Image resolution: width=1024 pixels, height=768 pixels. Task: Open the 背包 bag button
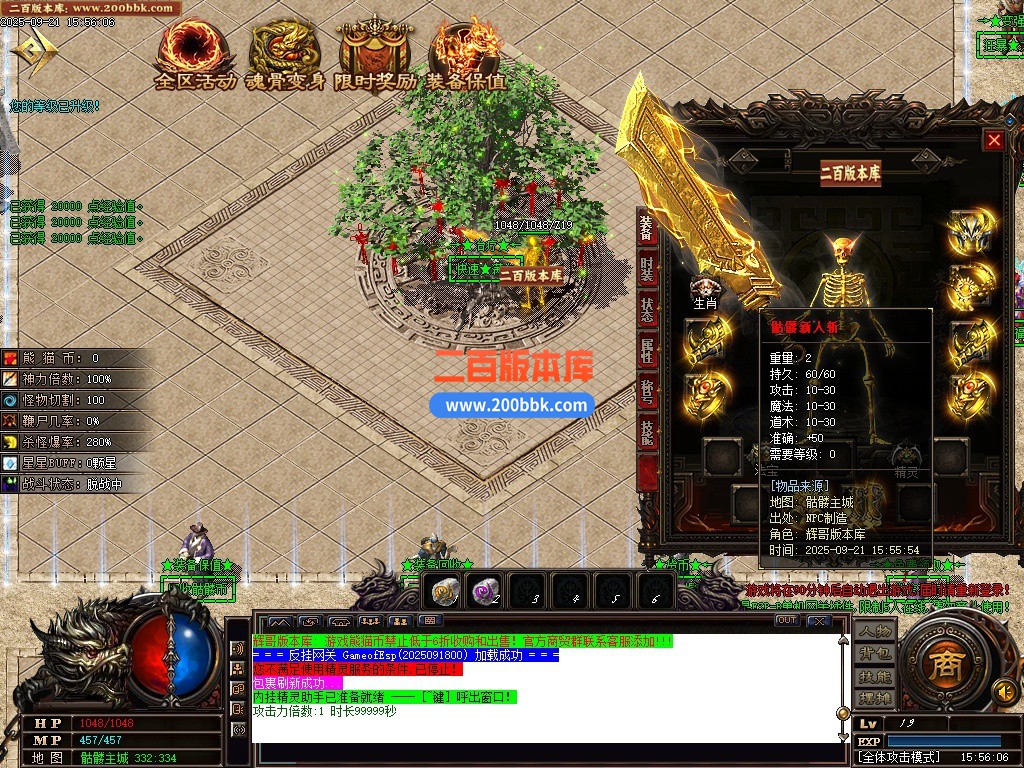pyautogui.click(x=875, y=654)
